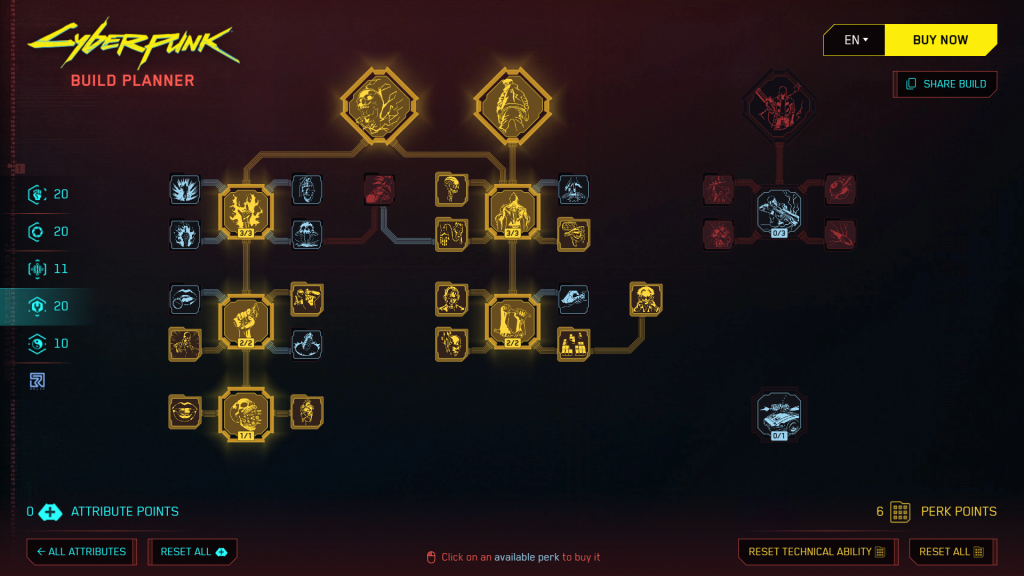
Task: Go back to All Attributes
Action: 81,551
